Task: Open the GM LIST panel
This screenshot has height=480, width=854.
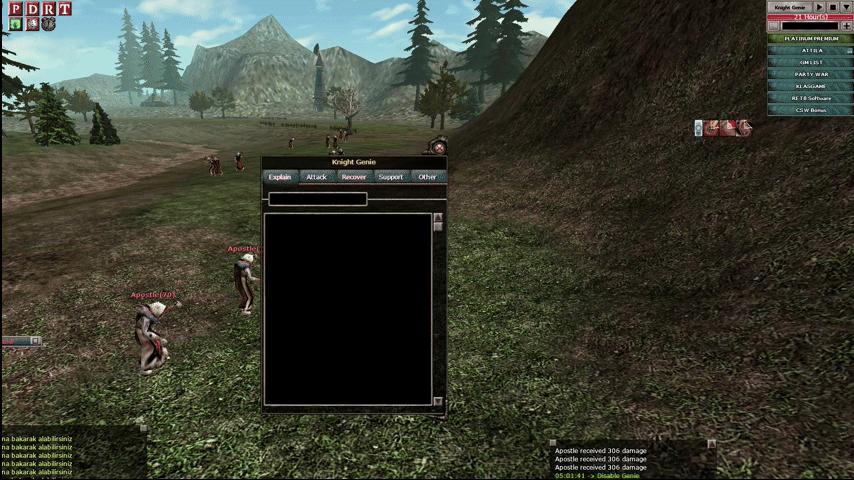Action: (x=811, y=62)
